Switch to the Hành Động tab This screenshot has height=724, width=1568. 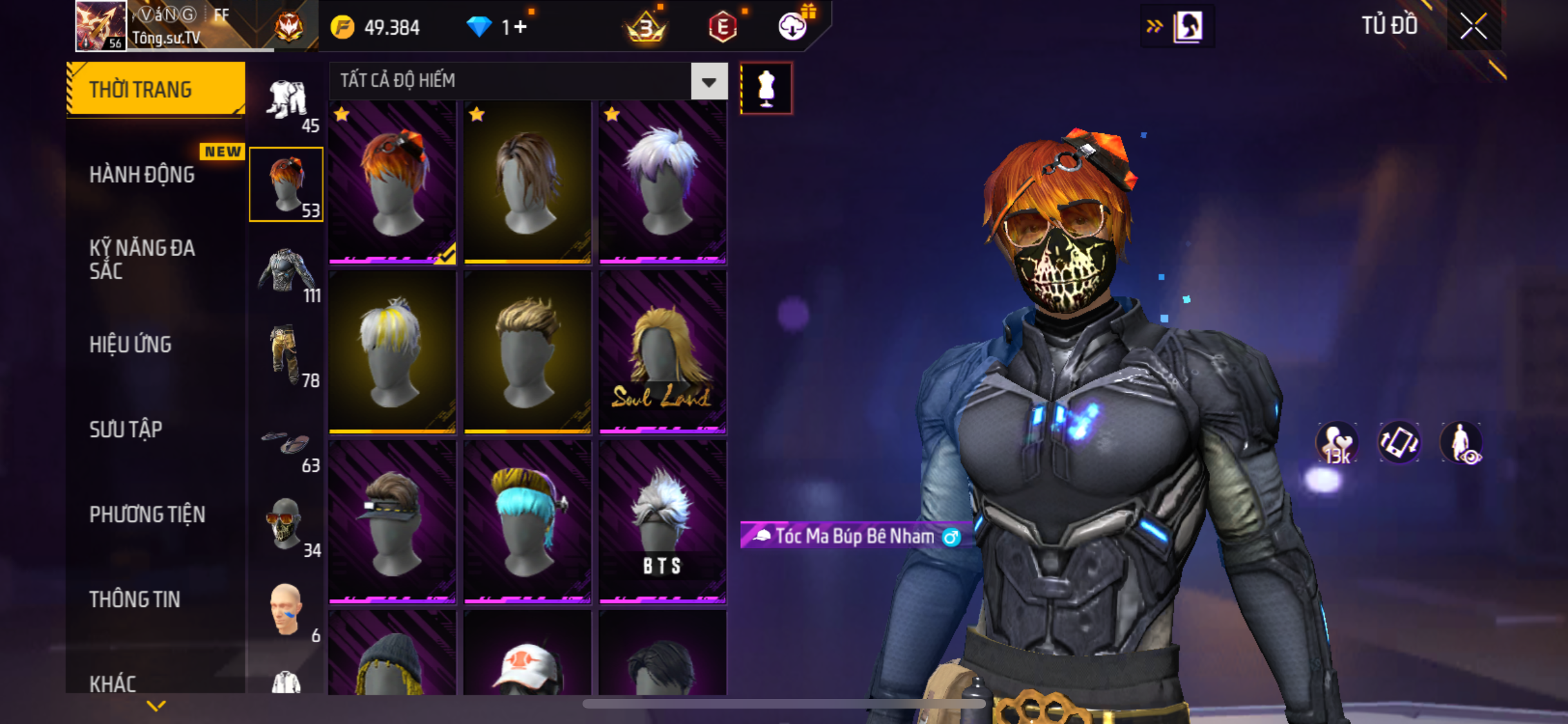tap(142, 174)
